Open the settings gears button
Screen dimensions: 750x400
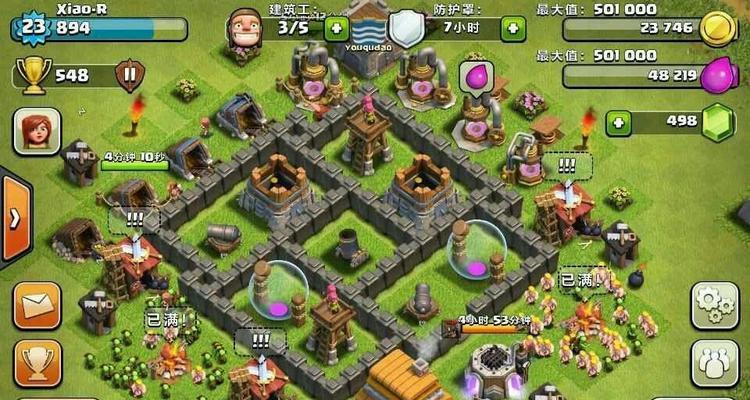point(714,305)
